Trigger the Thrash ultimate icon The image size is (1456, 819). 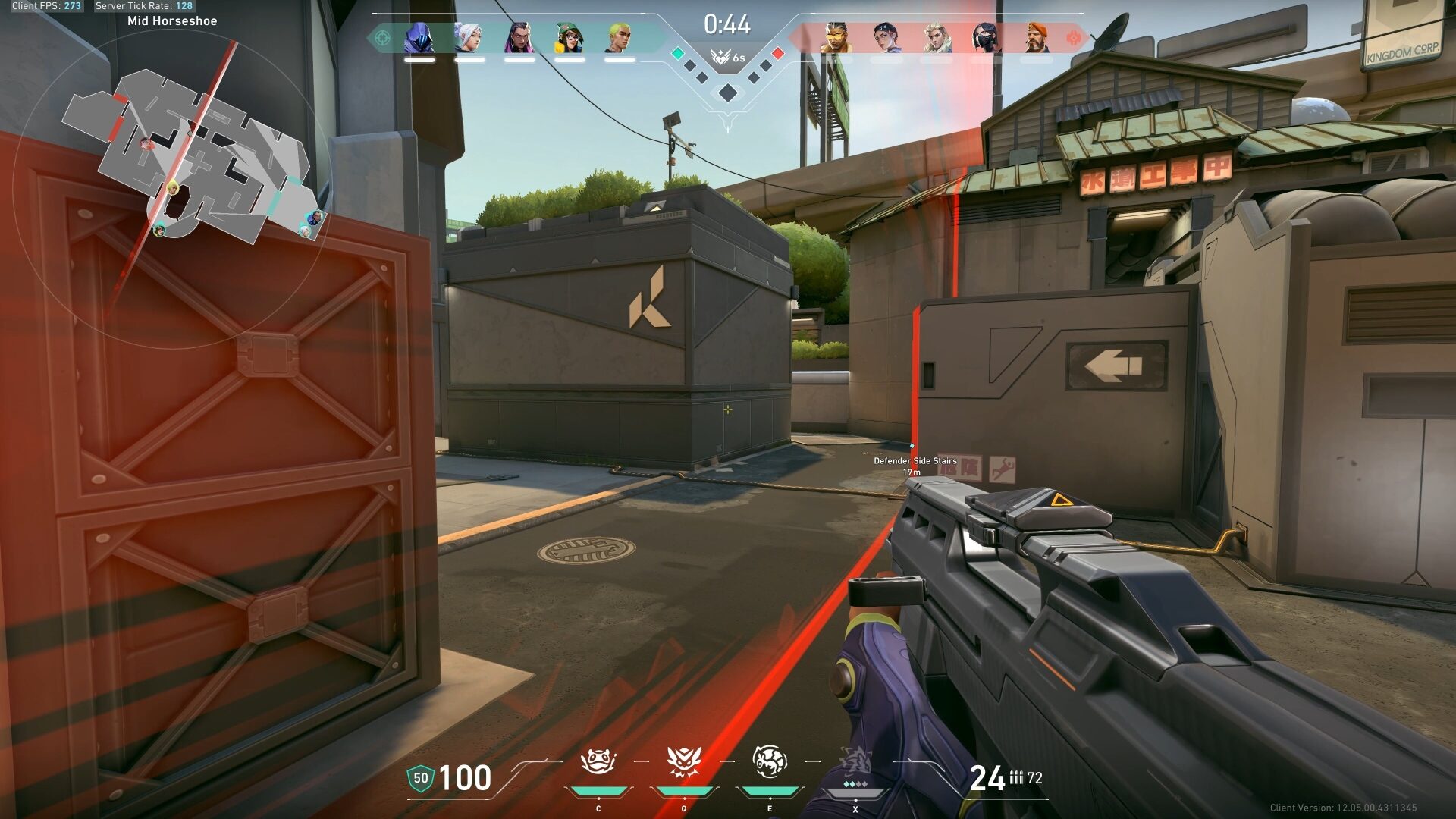coord(855,762)
